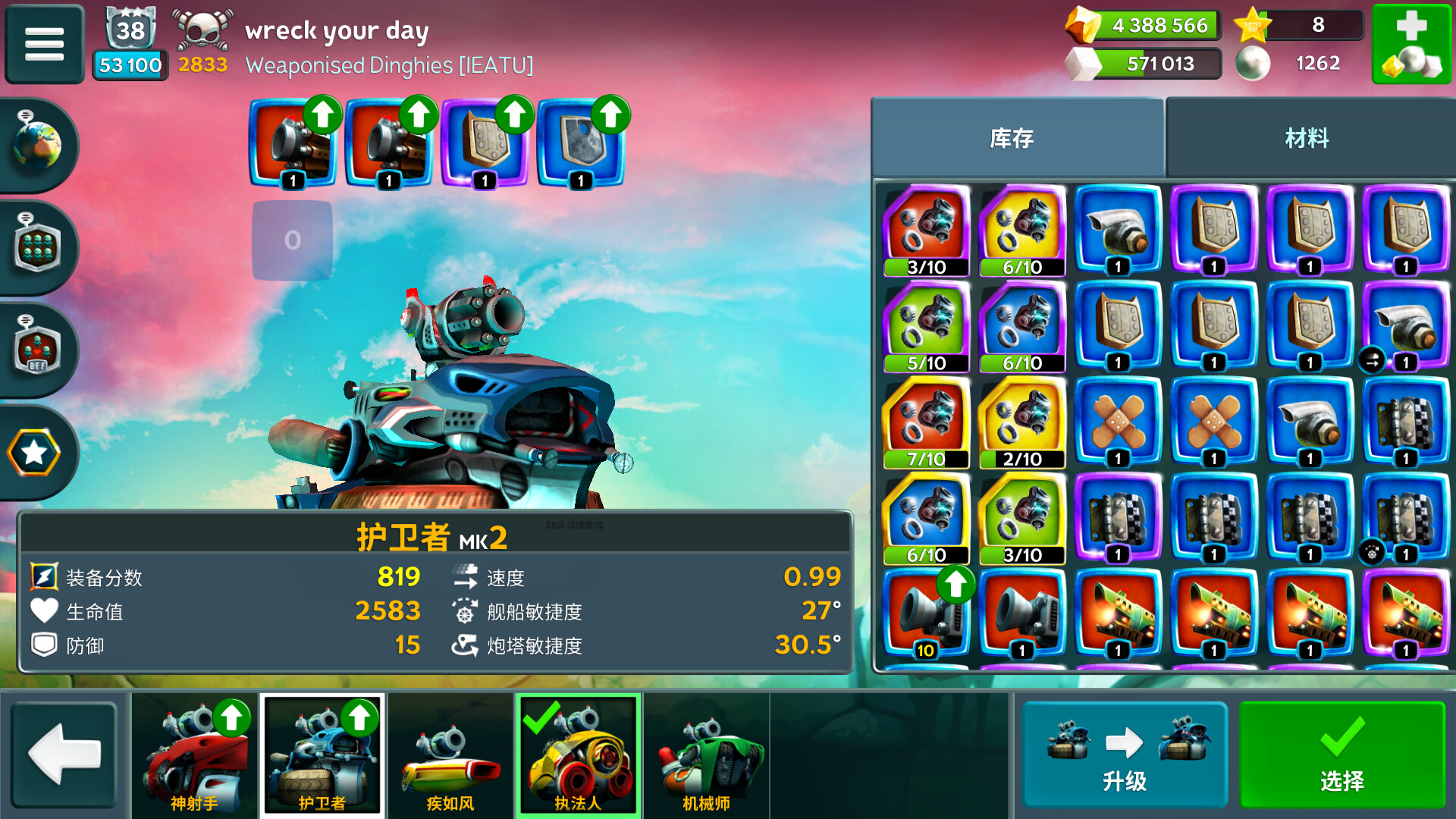
Task: Select the 执法人 ship thumbnail
Action: click(x=578, y=755)
